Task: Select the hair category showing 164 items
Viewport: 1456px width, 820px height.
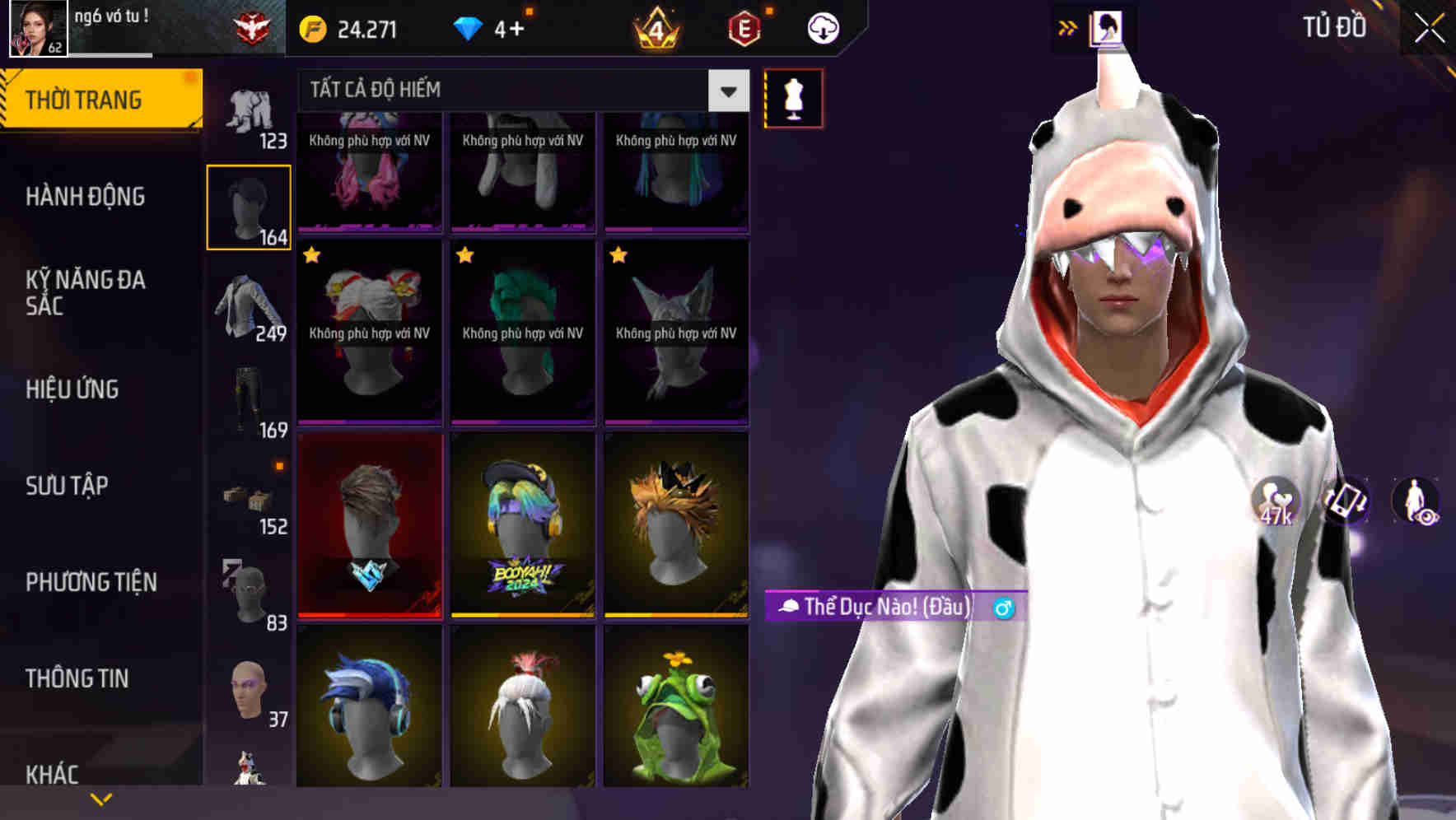Action: click(x=250, y=204)
